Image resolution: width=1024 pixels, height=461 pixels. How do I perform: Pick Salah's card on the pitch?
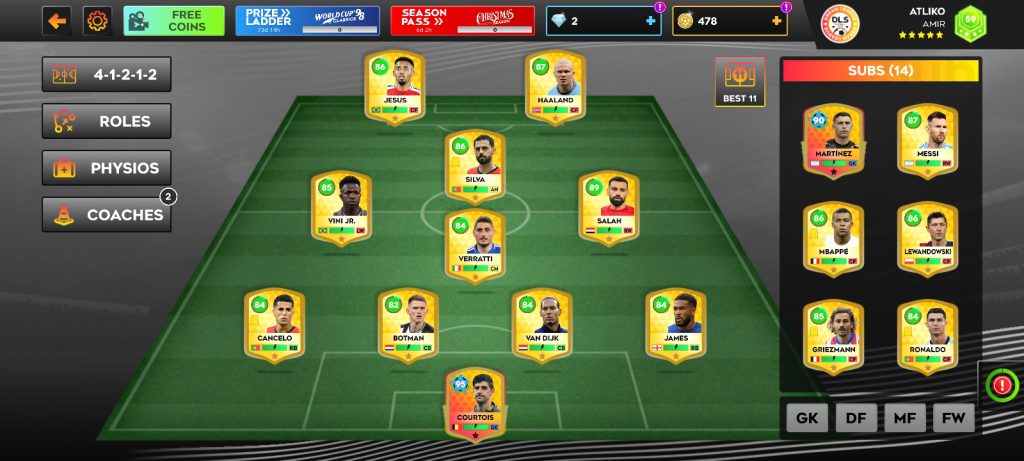point(609,207)
